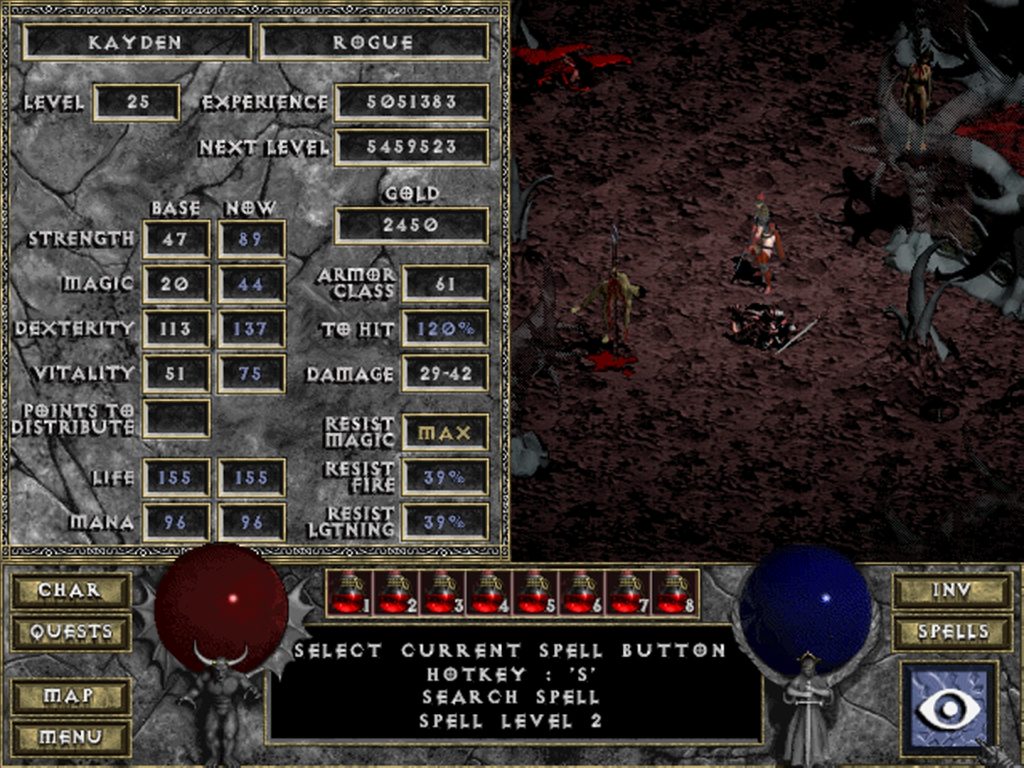Select the Search spell eye icon
1024x768 pixels.
pos(948,708)
